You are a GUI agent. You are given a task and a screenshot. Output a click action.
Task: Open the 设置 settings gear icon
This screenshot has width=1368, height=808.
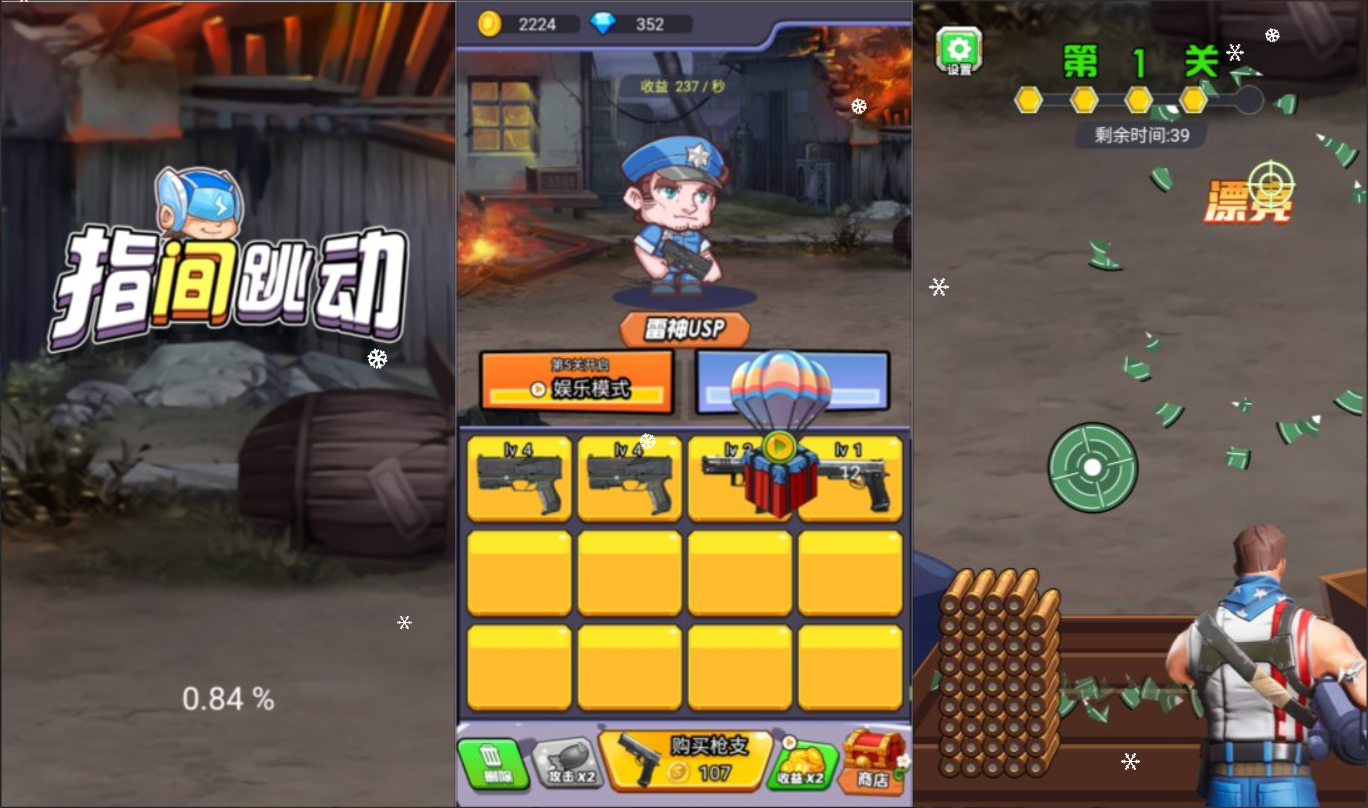957,47
